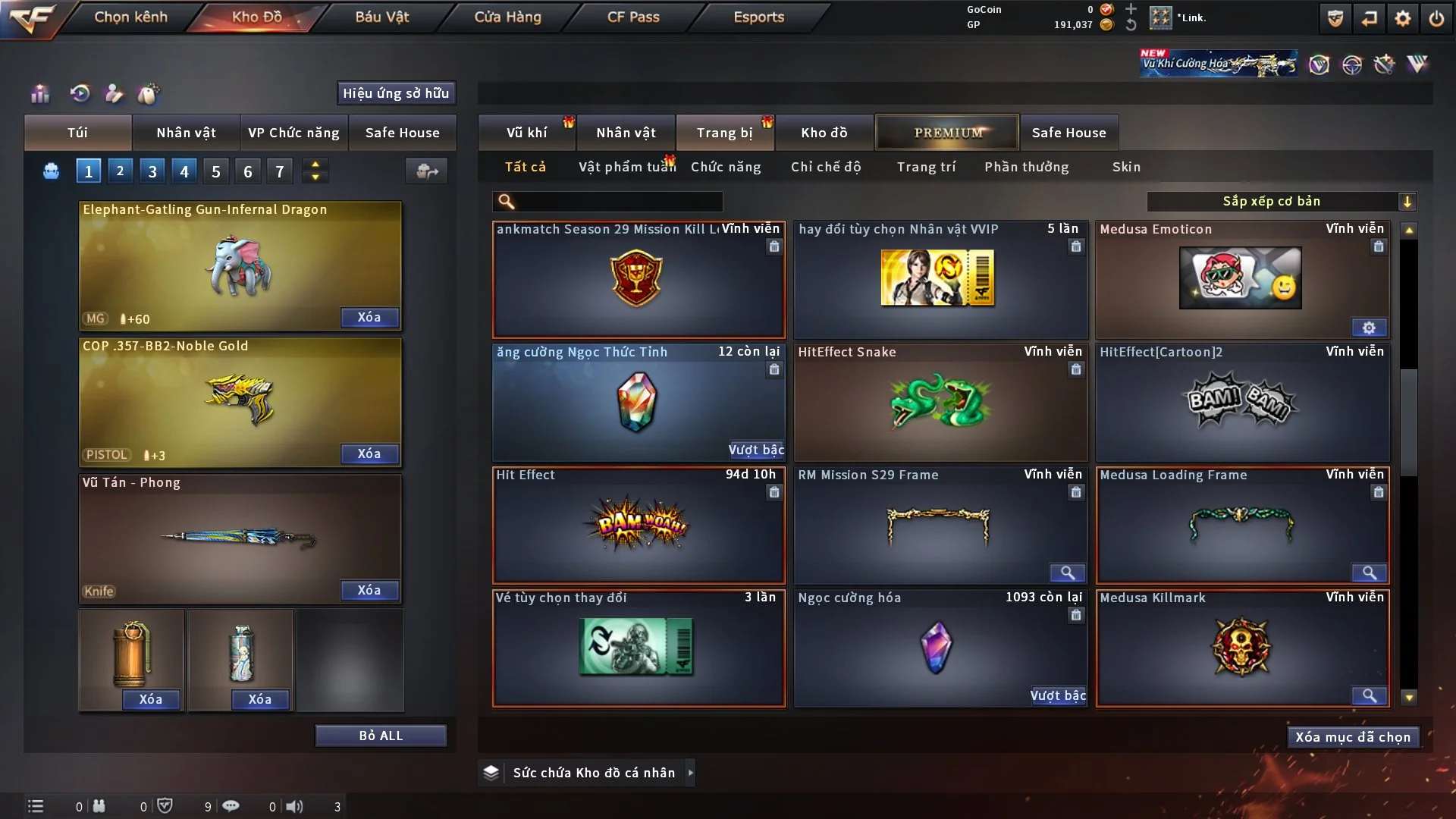This screenshot has width=1456, height=819.
Task: Filter items by Phần thưởng
Action: (x=1026, y=167)
